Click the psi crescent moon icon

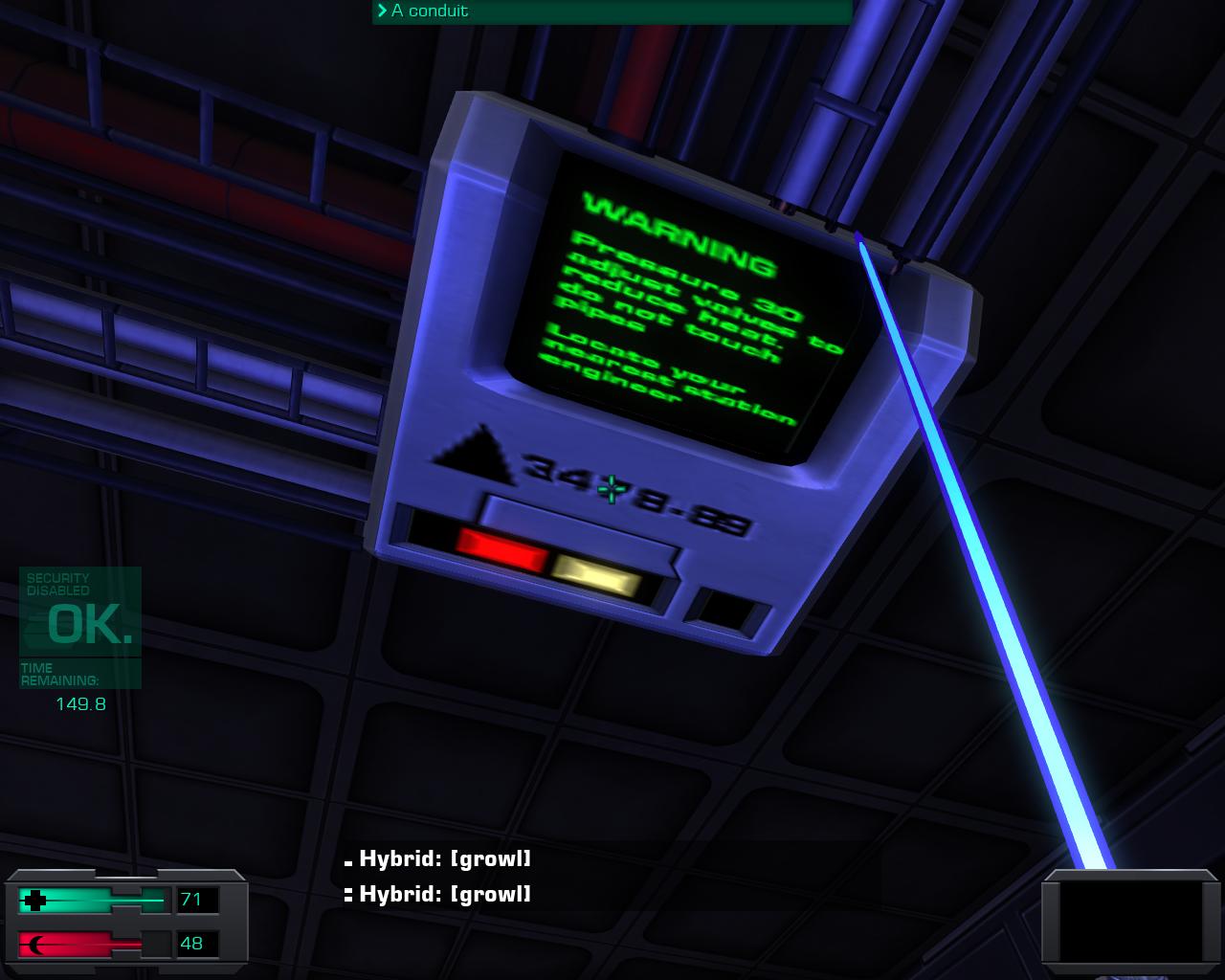coord(35,944)
